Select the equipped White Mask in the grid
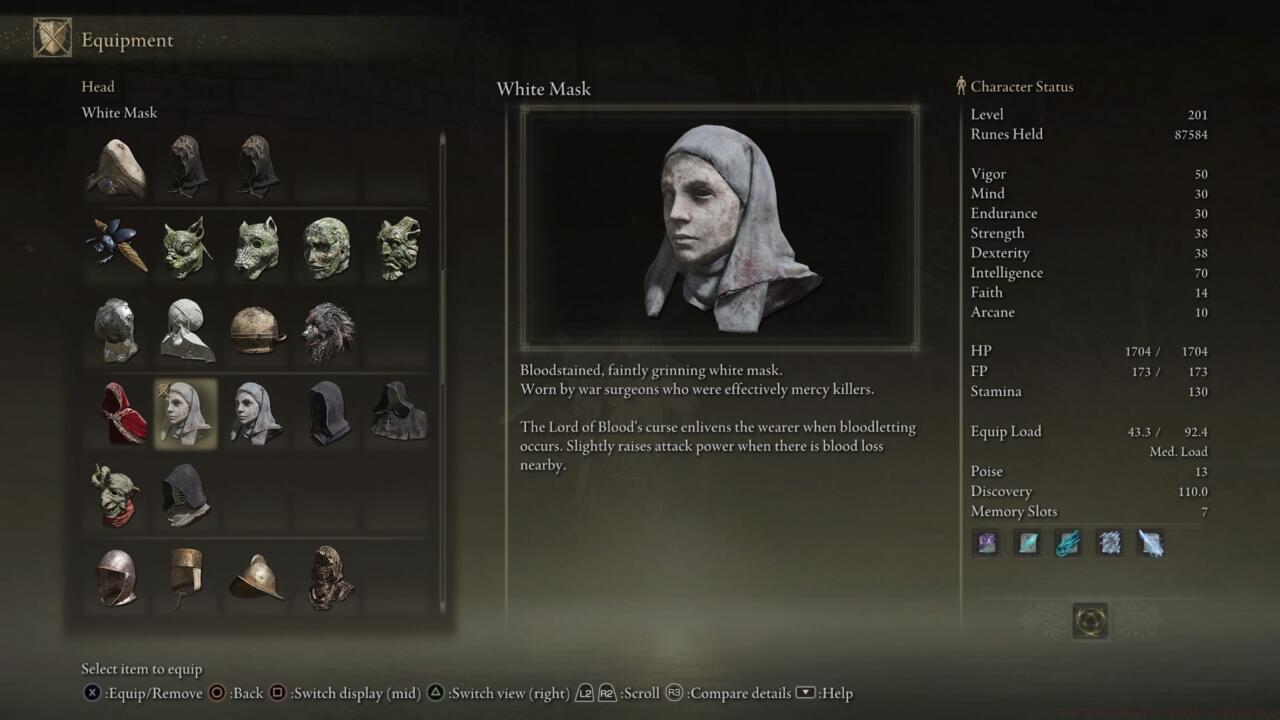The height and width of the screenshot is (720, 1280). (x=185, y=412)
